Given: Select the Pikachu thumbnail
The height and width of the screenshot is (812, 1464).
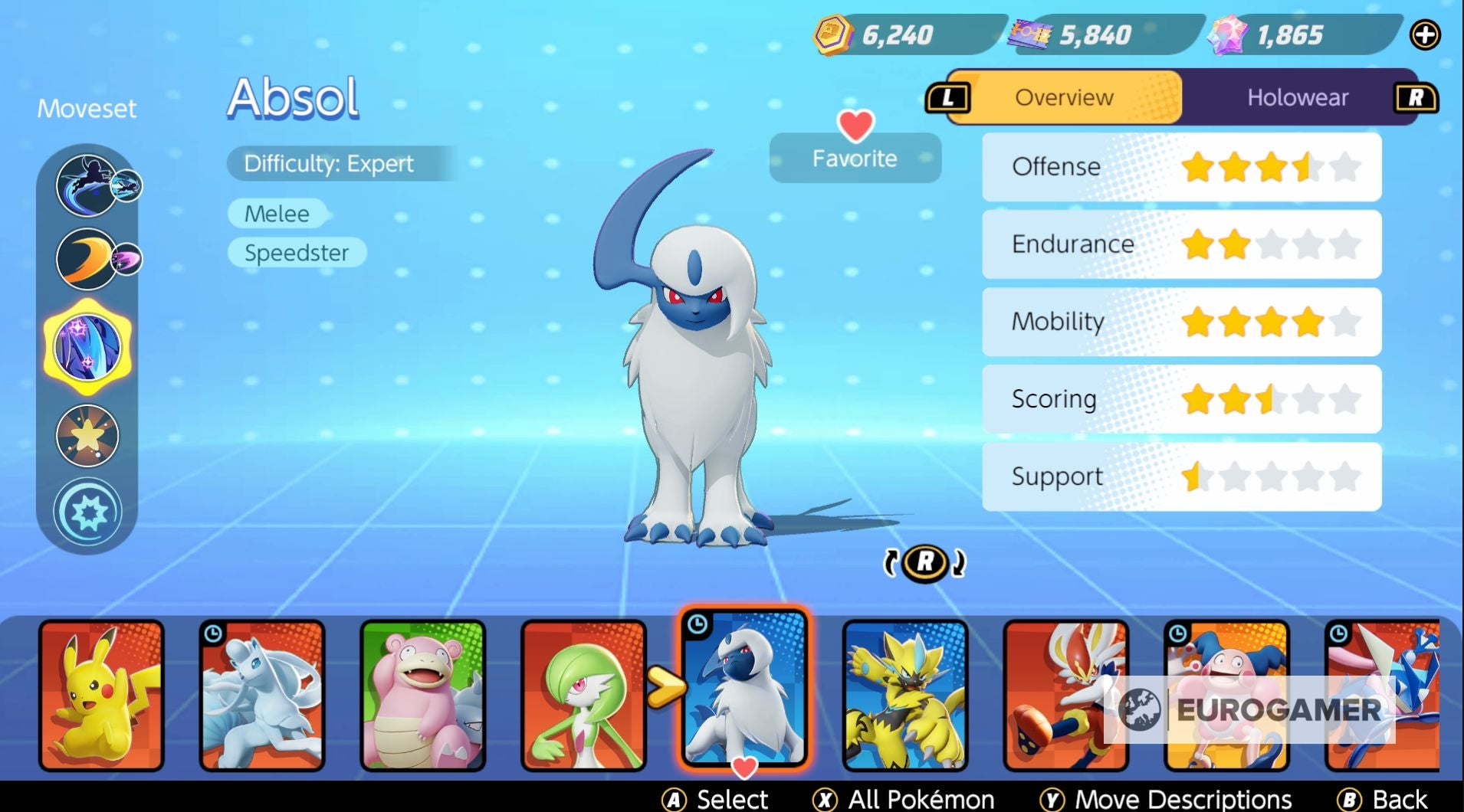Looking at the screenshot, I should [102, 693].
